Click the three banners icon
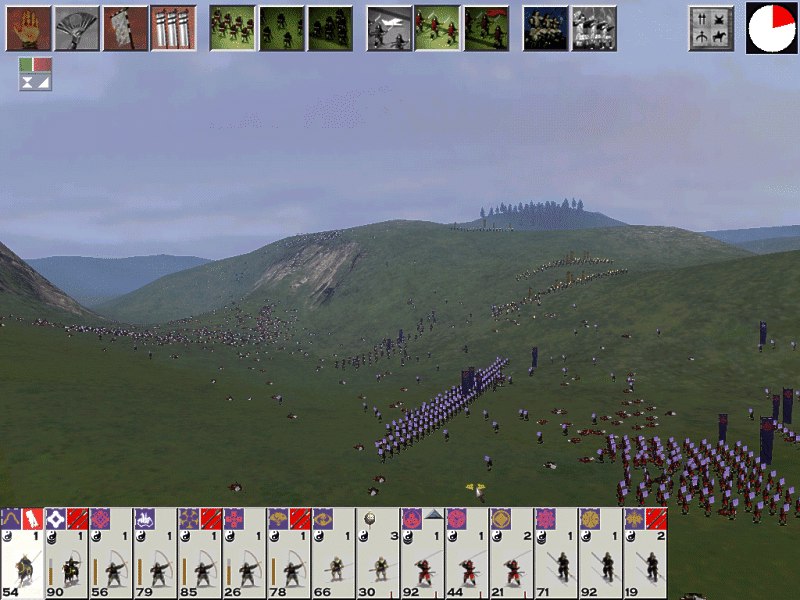Viewport: 800px width, 600px height. (x=173, y=28)
